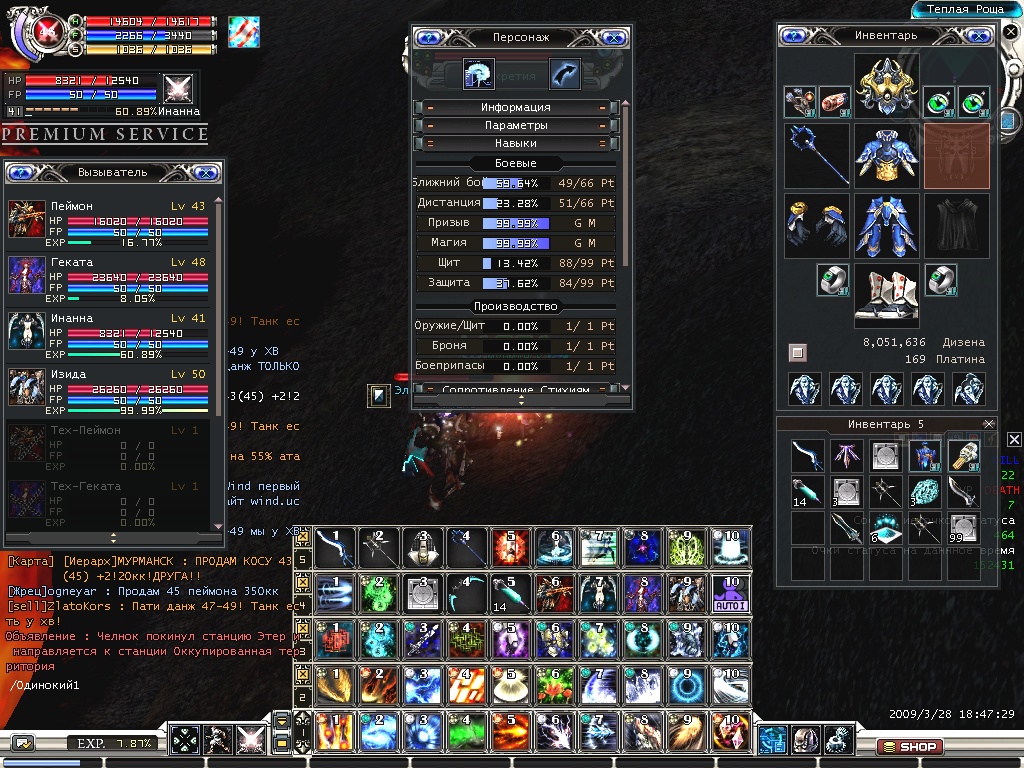This screenshot has height=768, width=1024.
Task: Collapse the Навыки skills section
Action: point(516,144)
